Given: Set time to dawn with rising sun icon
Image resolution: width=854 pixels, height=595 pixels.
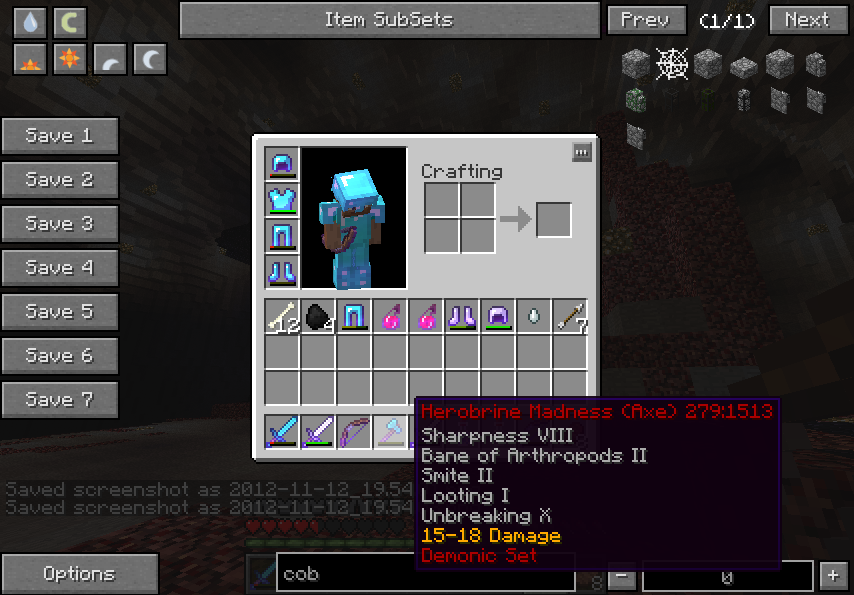Looking at the screenshot, I should coord(30,60).
